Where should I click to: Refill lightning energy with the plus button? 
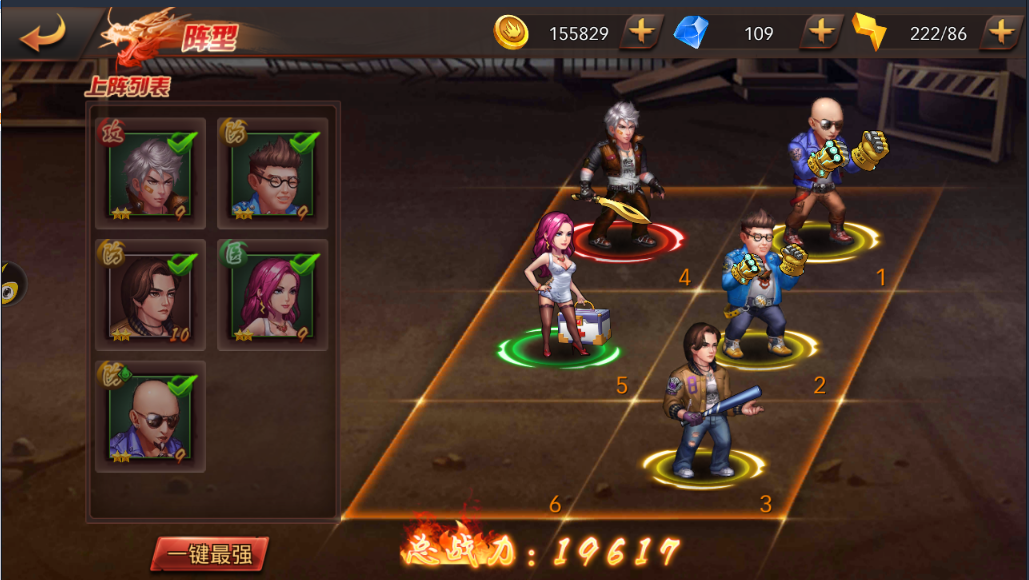[1000, 32]
